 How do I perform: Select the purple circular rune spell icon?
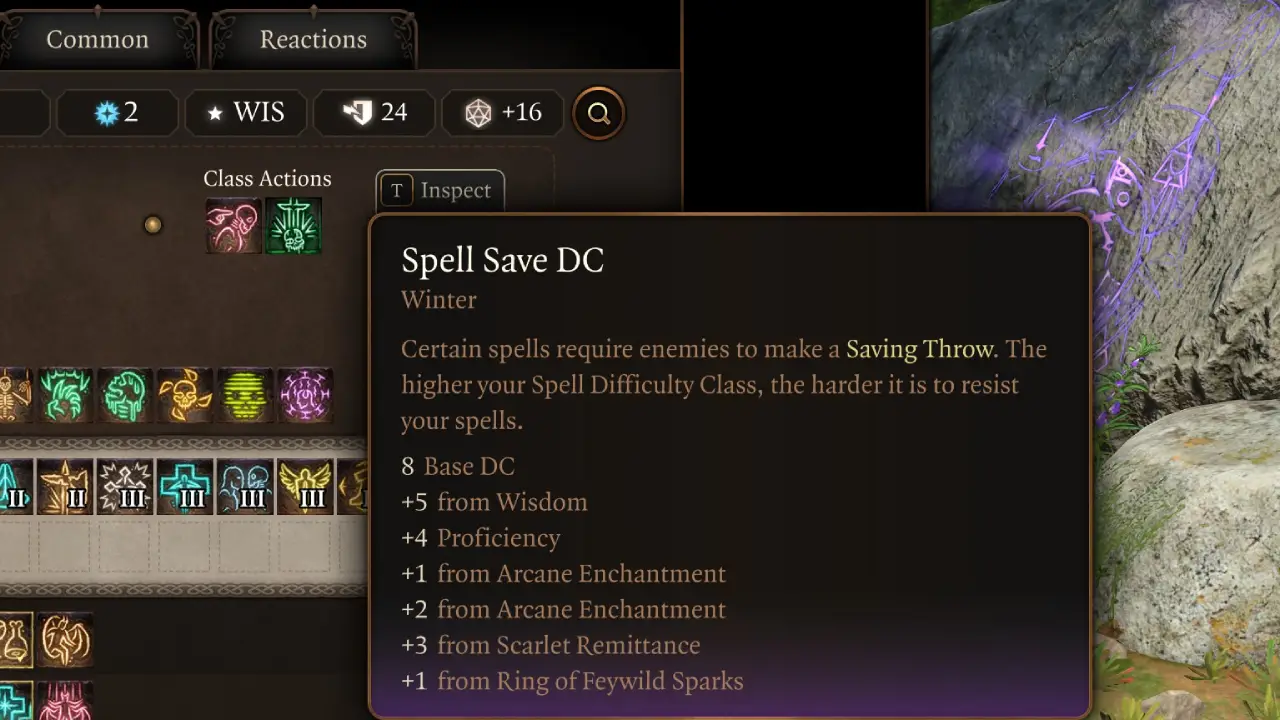pyautogui.click(x=305, y=395)
